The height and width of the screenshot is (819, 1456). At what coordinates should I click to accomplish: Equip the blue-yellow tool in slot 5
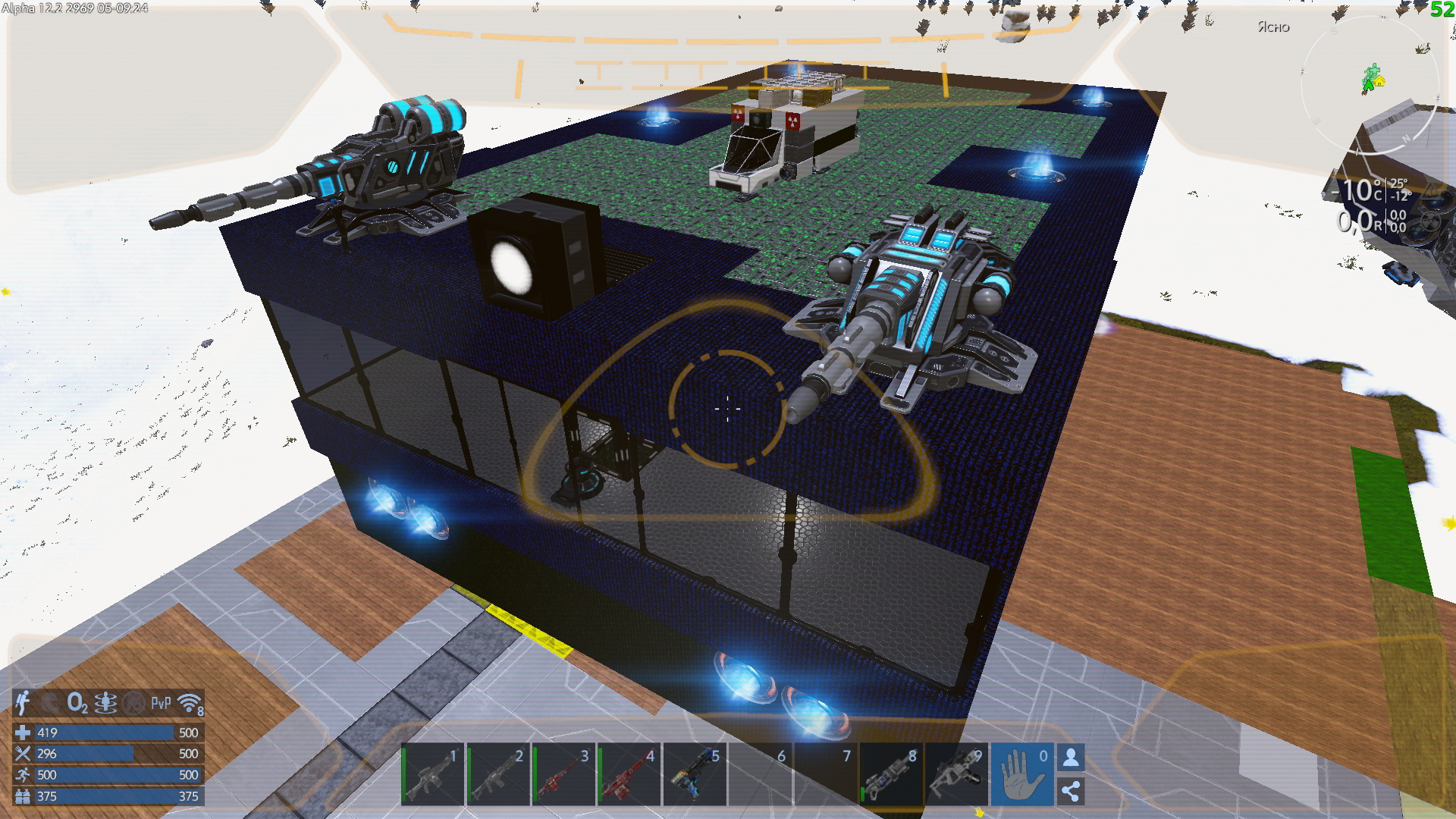[x=695, y=774]
